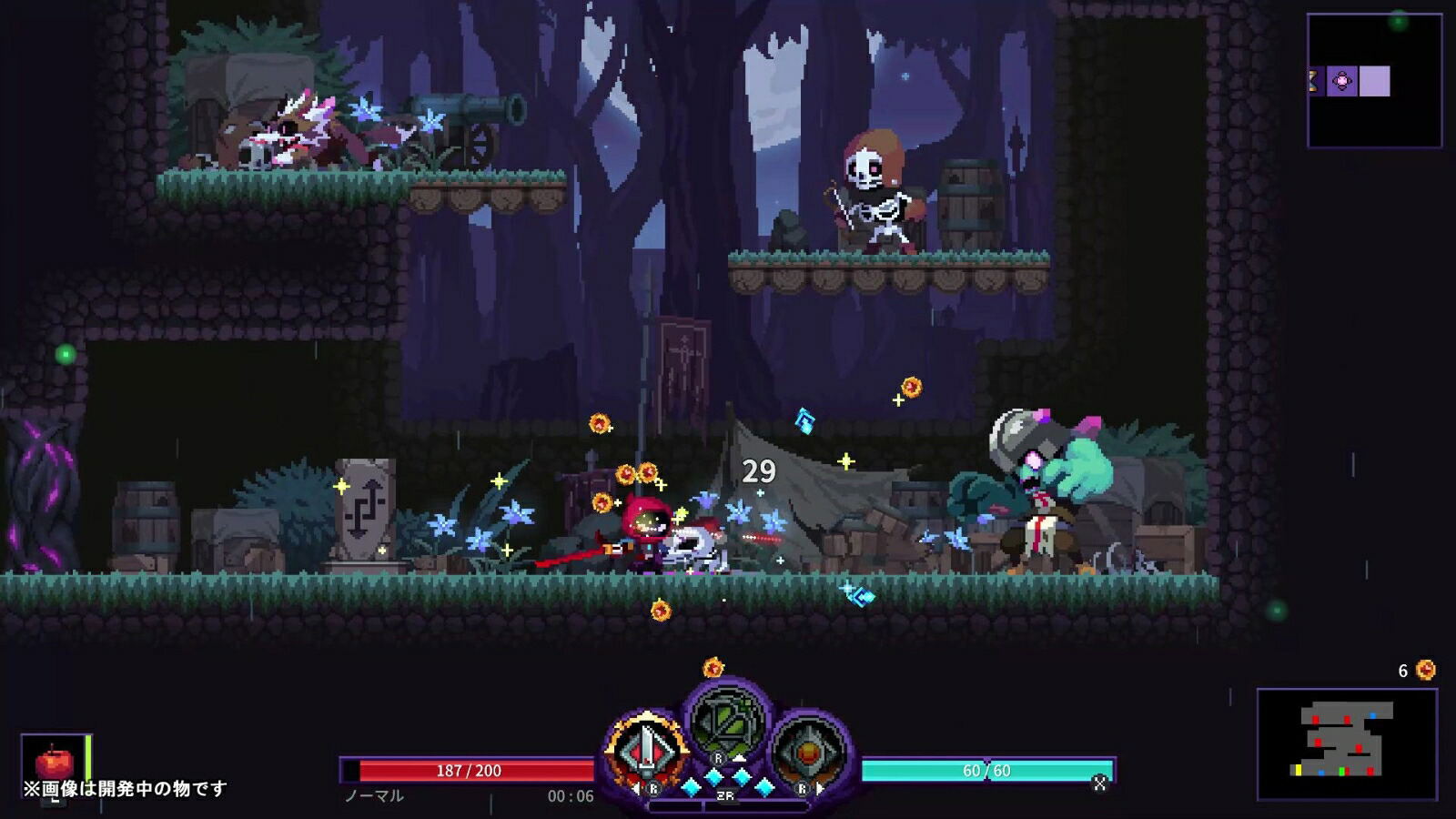This screenshot has width=1456, height=819.
Task: Click the gold coin currency icon
Action: [1426, 671]
